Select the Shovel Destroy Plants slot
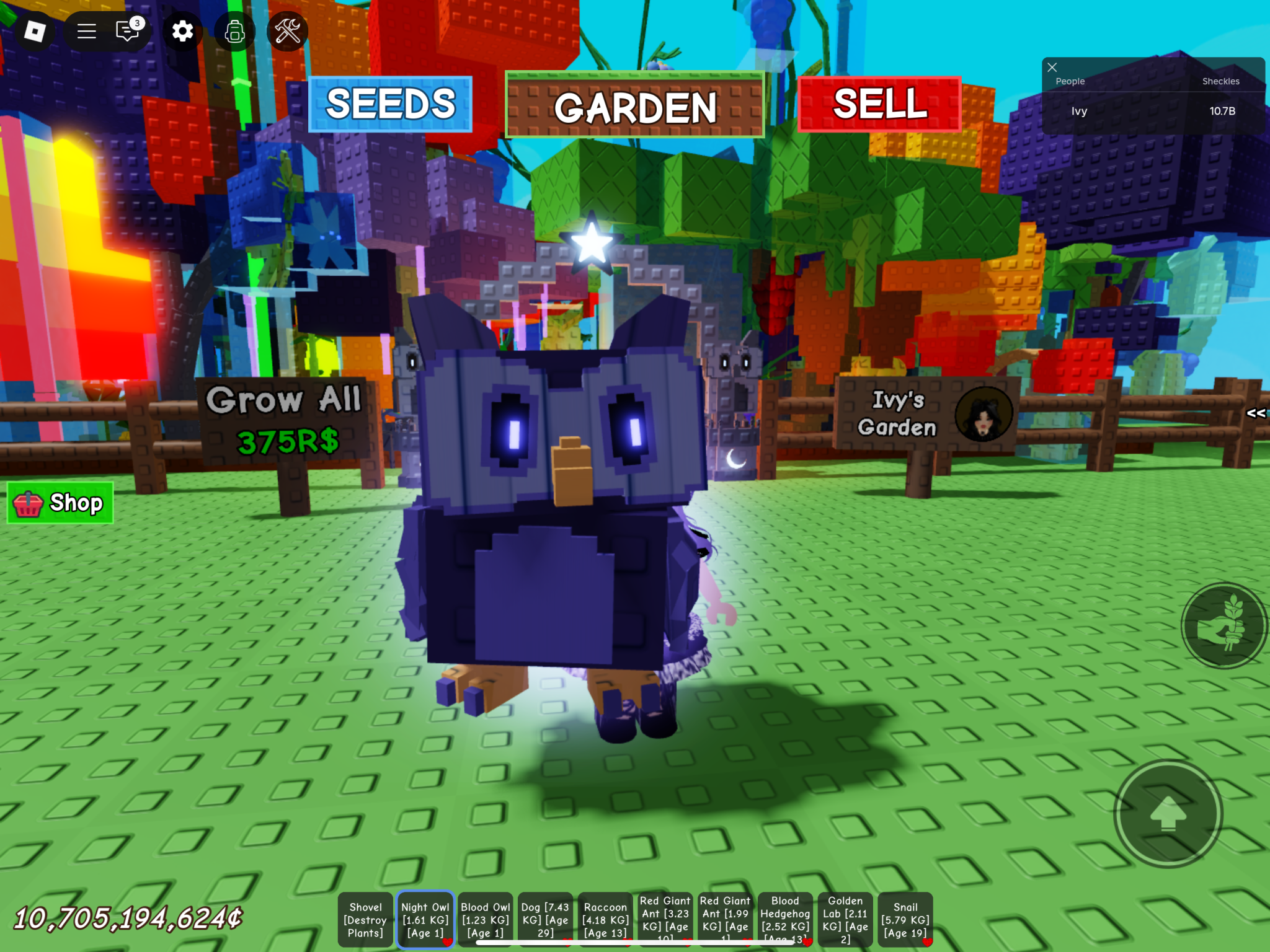Viewport: 1270px width, 952px height. (x=366, y=919)
